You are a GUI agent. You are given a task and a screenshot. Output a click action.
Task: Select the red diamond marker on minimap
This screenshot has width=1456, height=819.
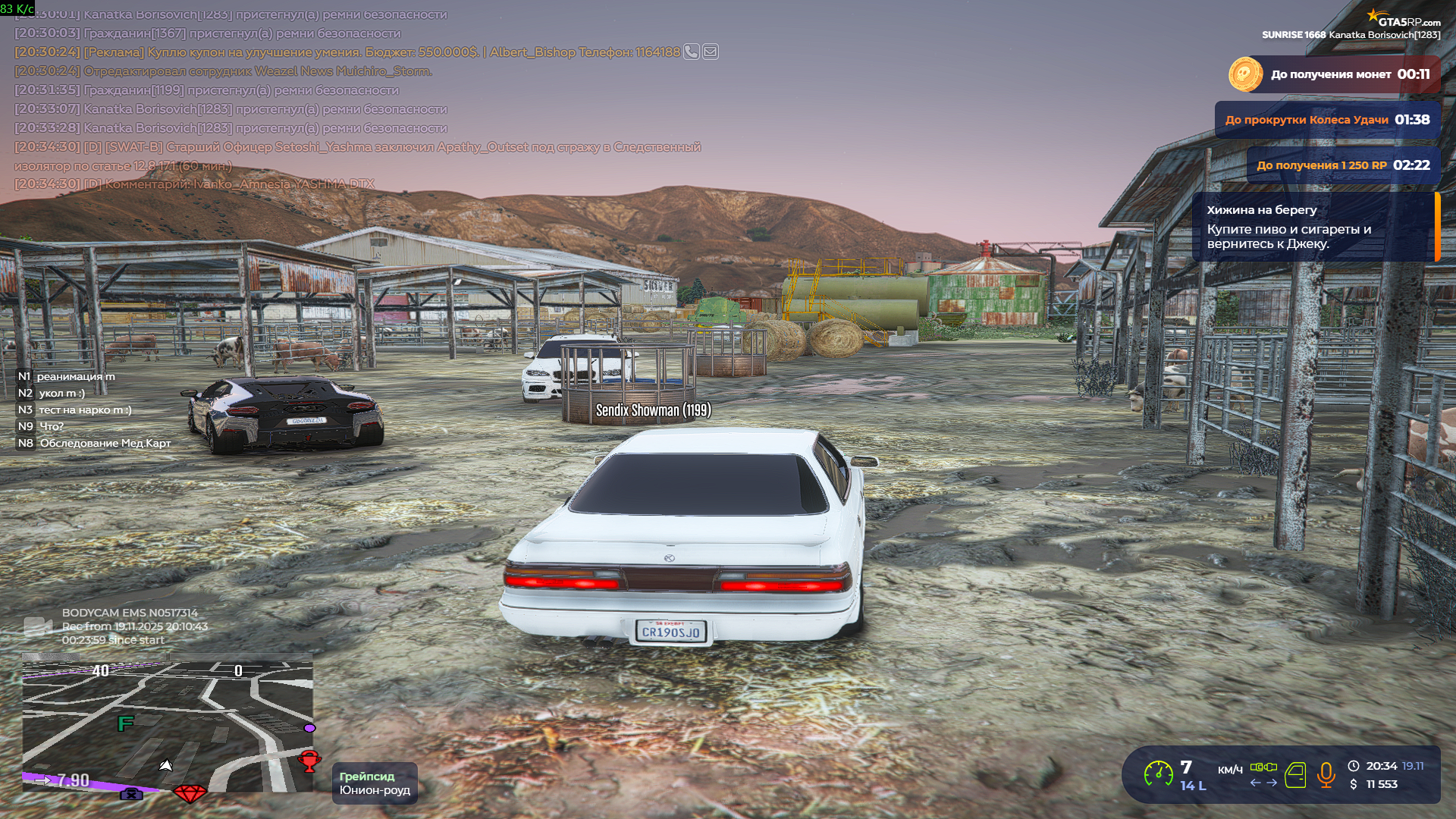(x=190, y=793)
